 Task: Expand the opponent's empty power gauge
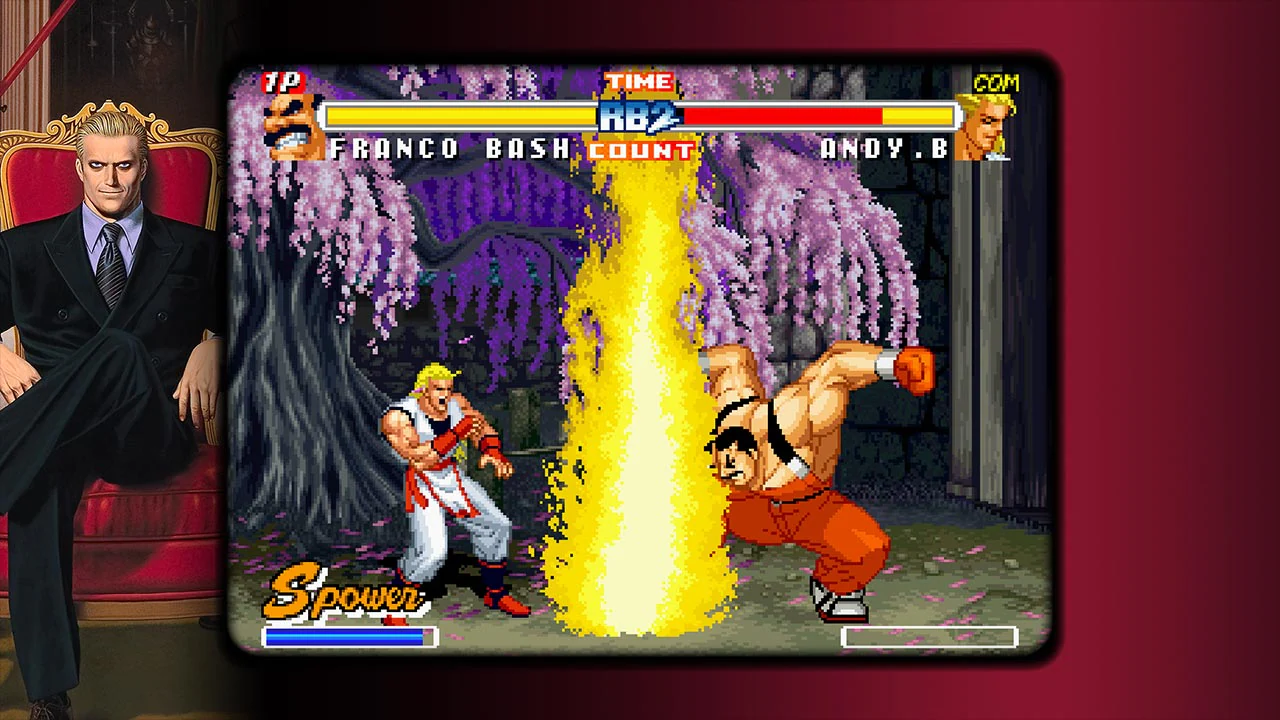928,637
